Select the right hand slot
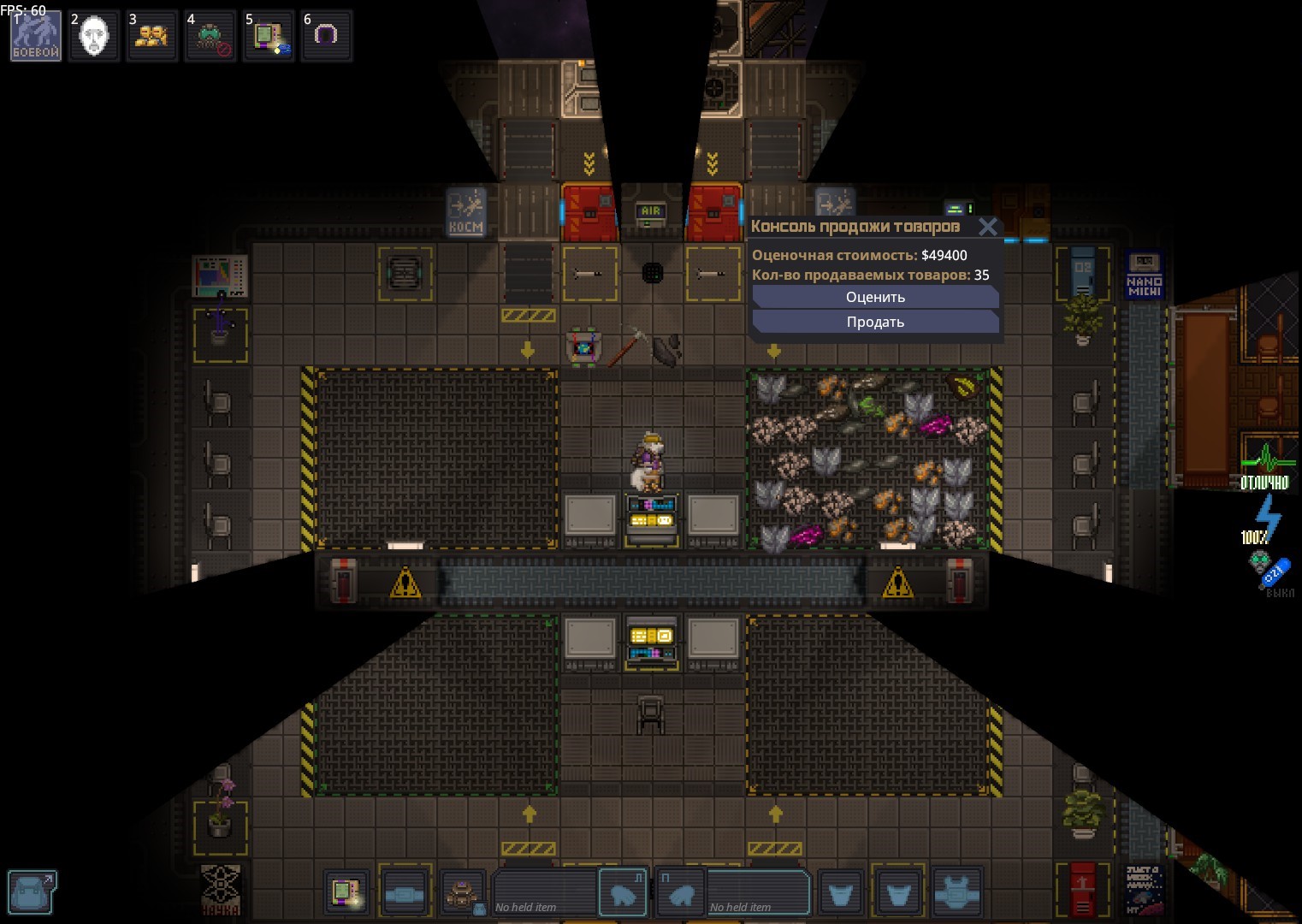The image size is (1302, 924). coord(682,894)
